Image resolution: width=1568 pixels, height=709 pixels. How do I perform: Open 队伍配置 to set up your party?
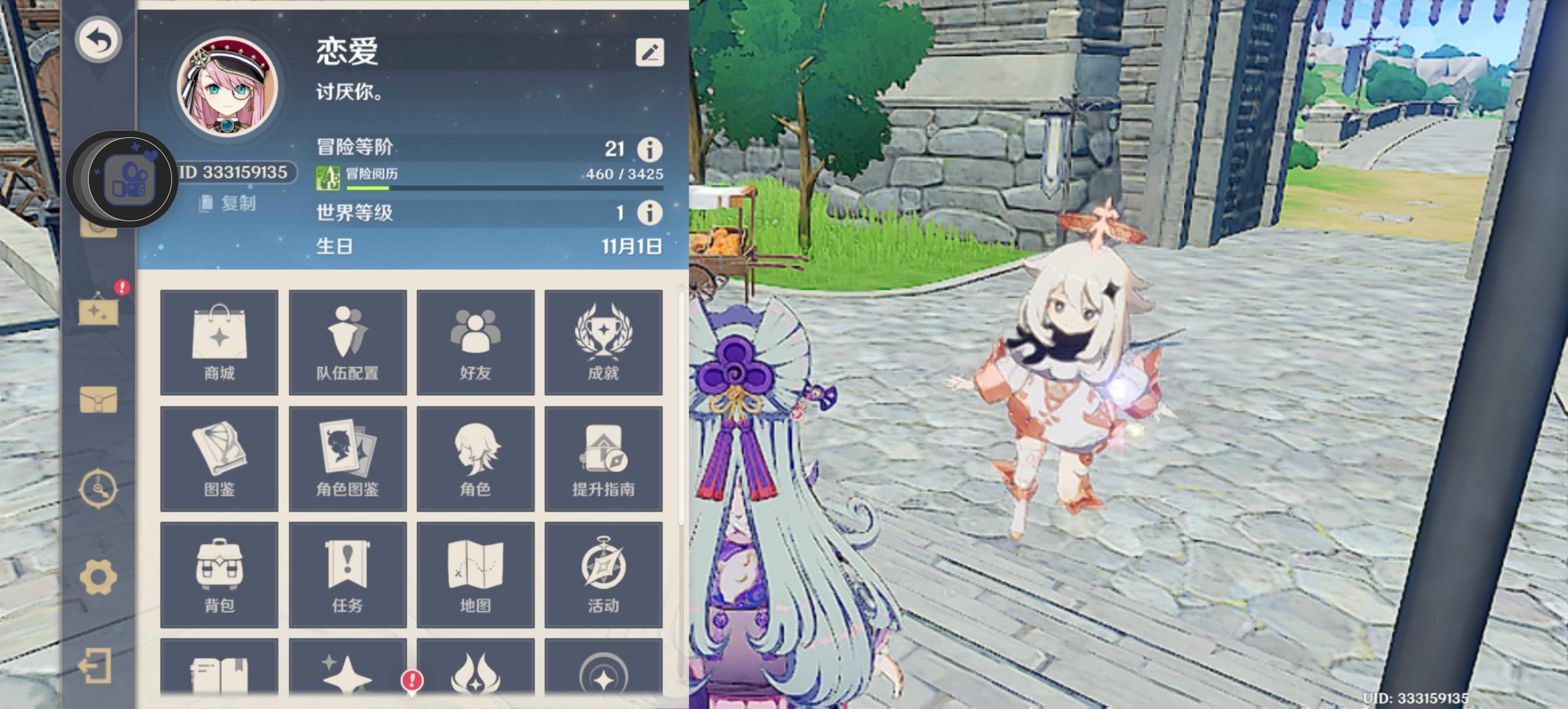coord(347,343)
